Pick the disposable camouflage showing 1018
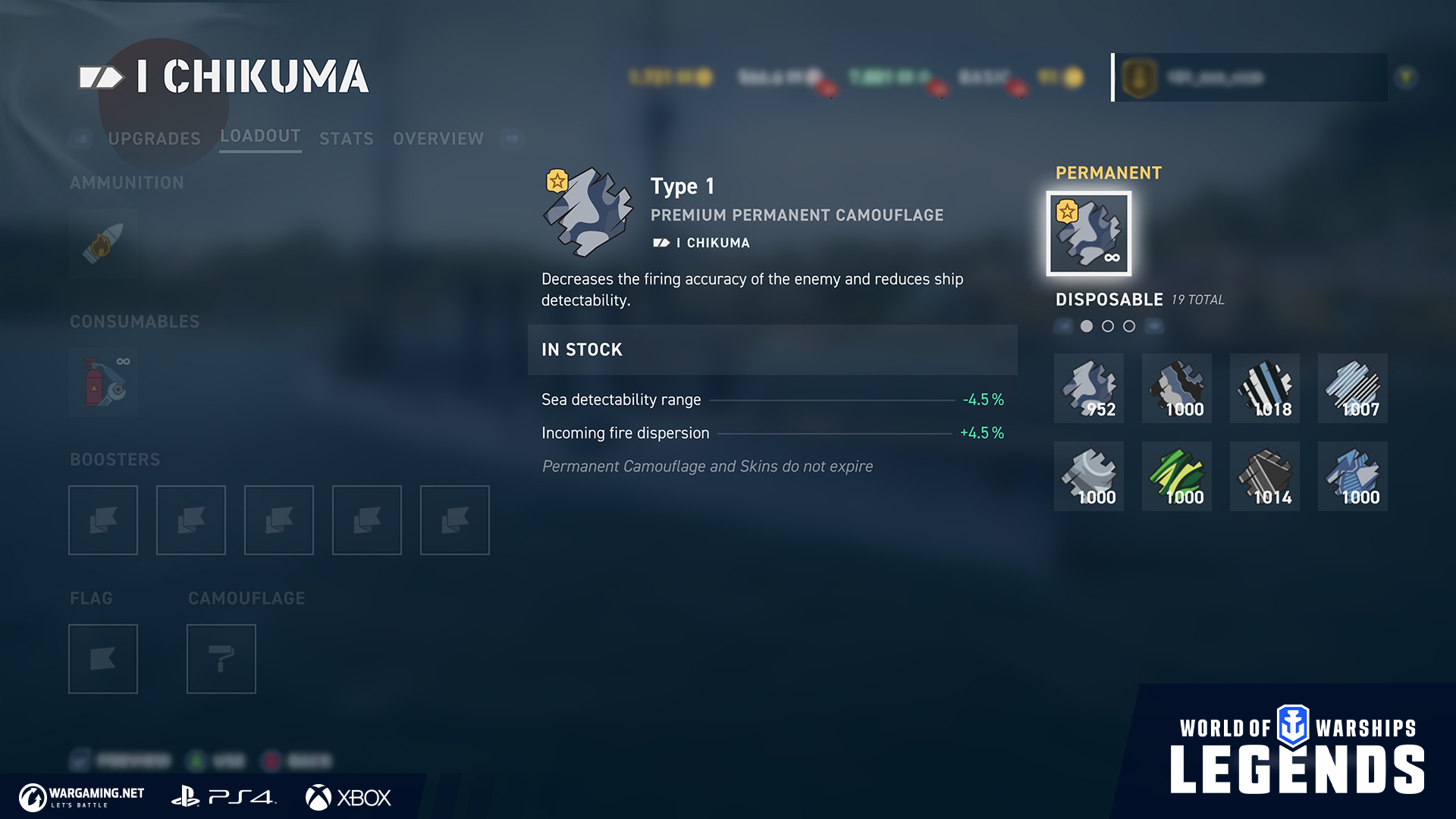The height and width of the screenshot is (819, 1456). click(x=1265, y=388)
